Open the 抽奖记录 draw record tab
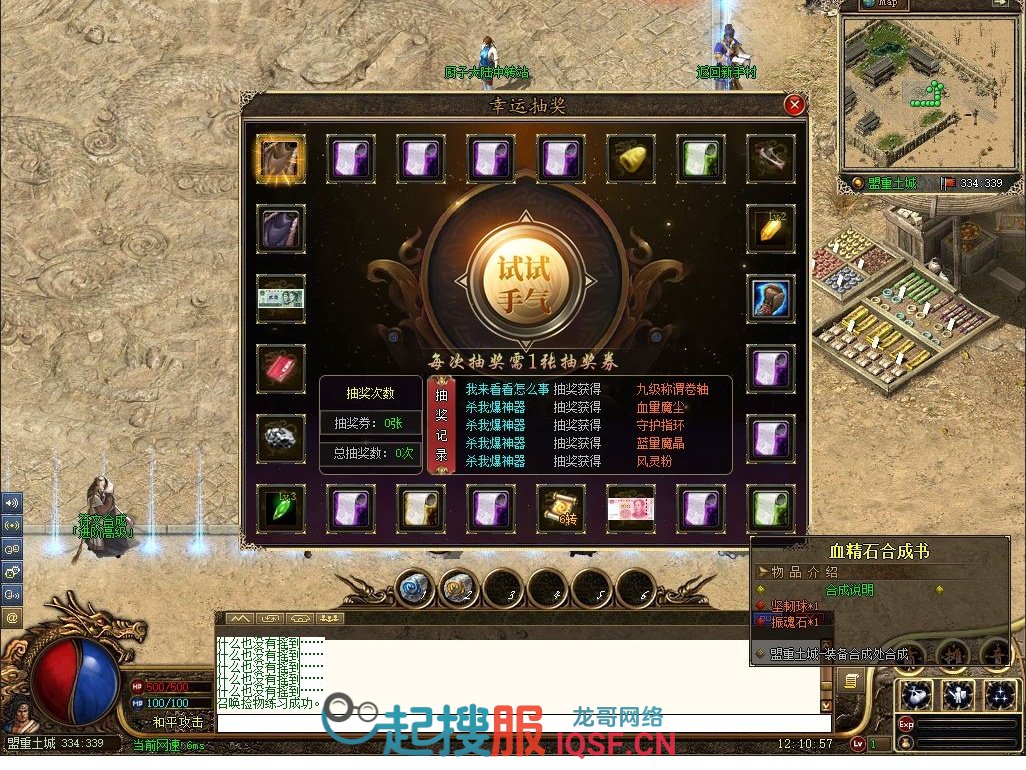This screenshot has width=1026, height=770. [441, 425]
